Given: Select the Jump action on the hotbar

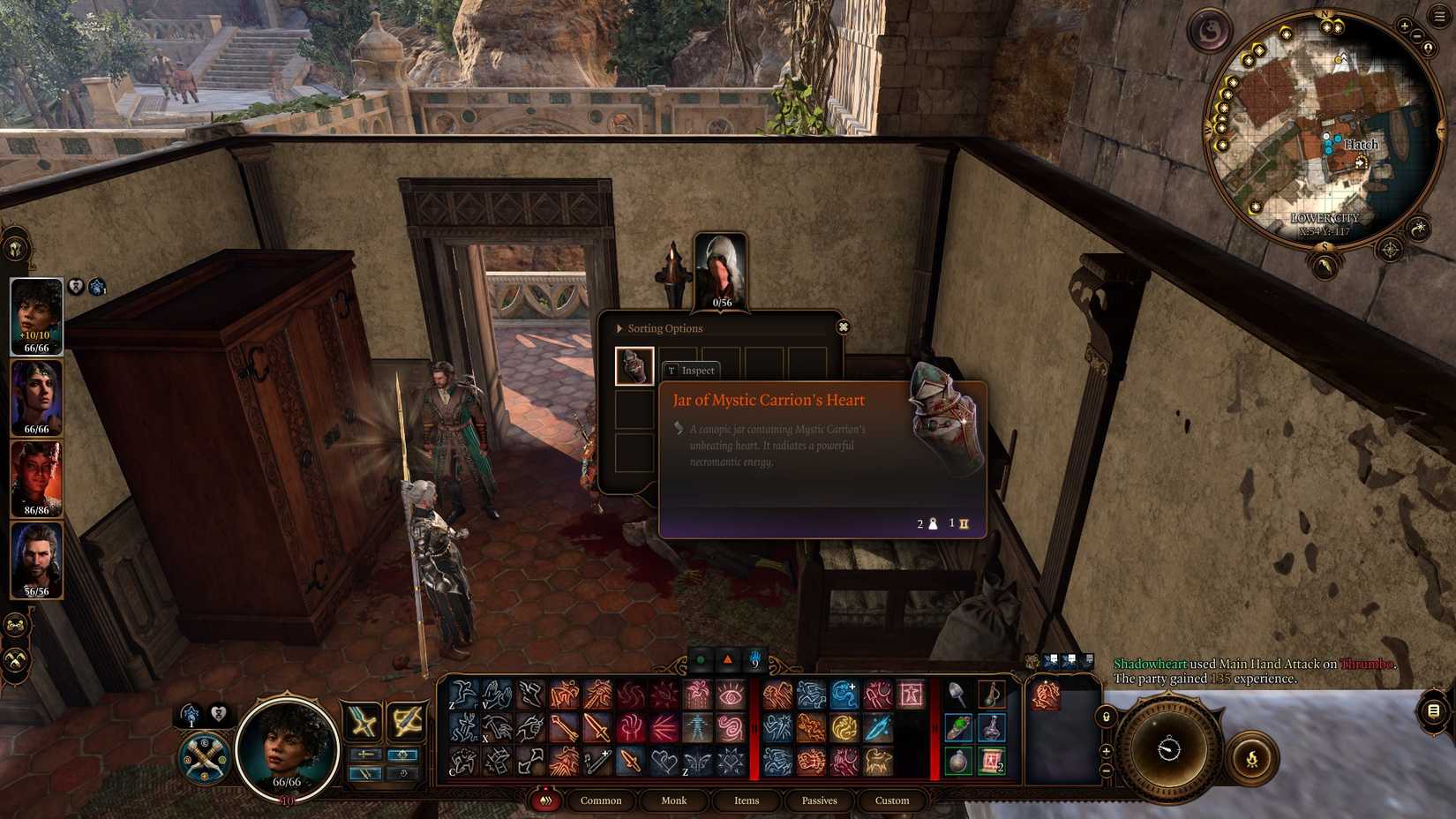Looking at the screenshot, I should click(461, 695).
